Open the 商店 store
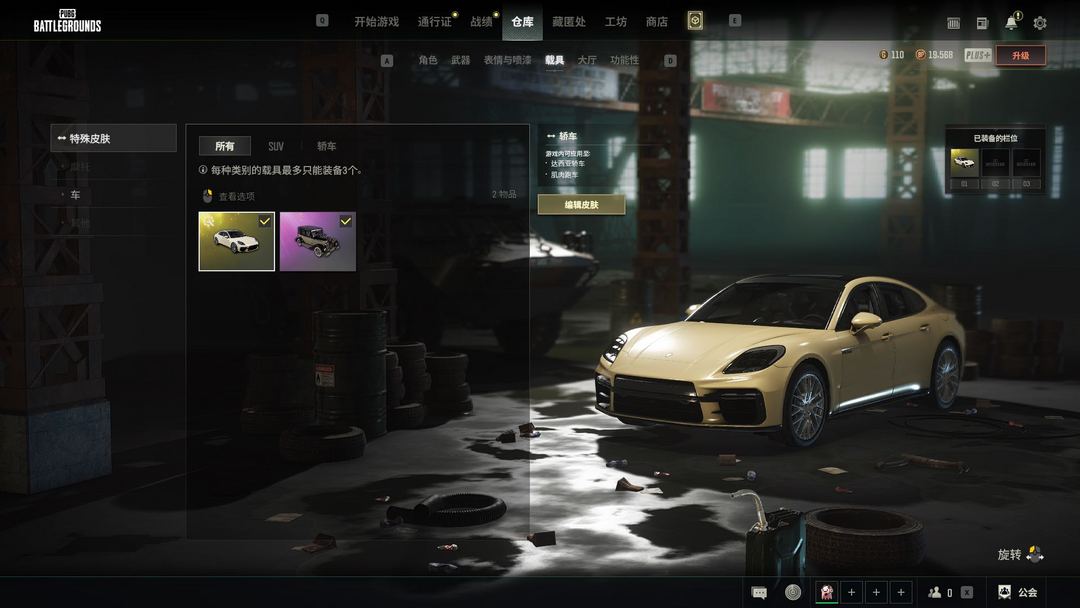The height and width of the screenshot is (608, 1080). (657, 22)
